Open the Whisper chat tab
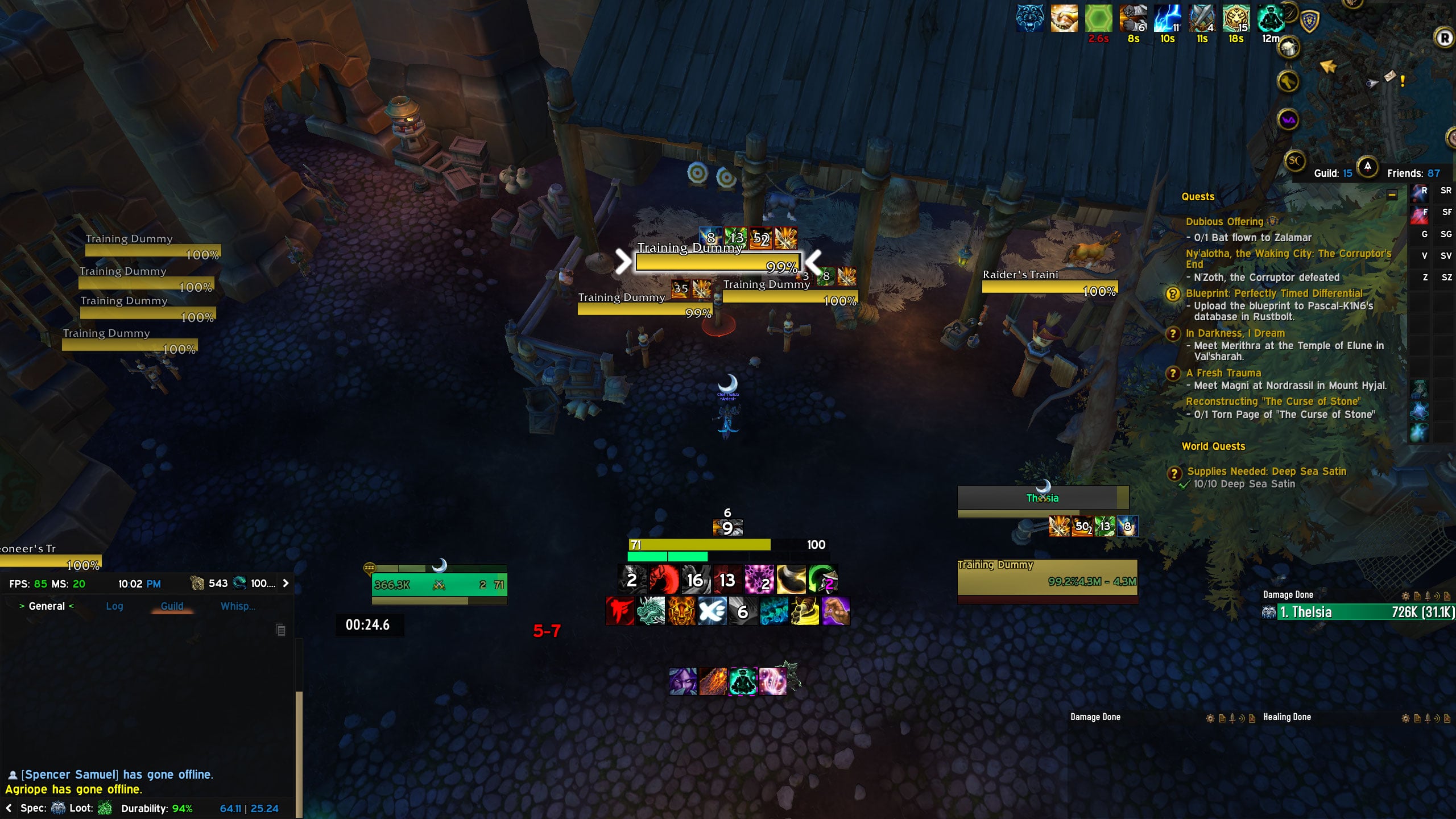 pyautogui.click(x=238, y=606)
